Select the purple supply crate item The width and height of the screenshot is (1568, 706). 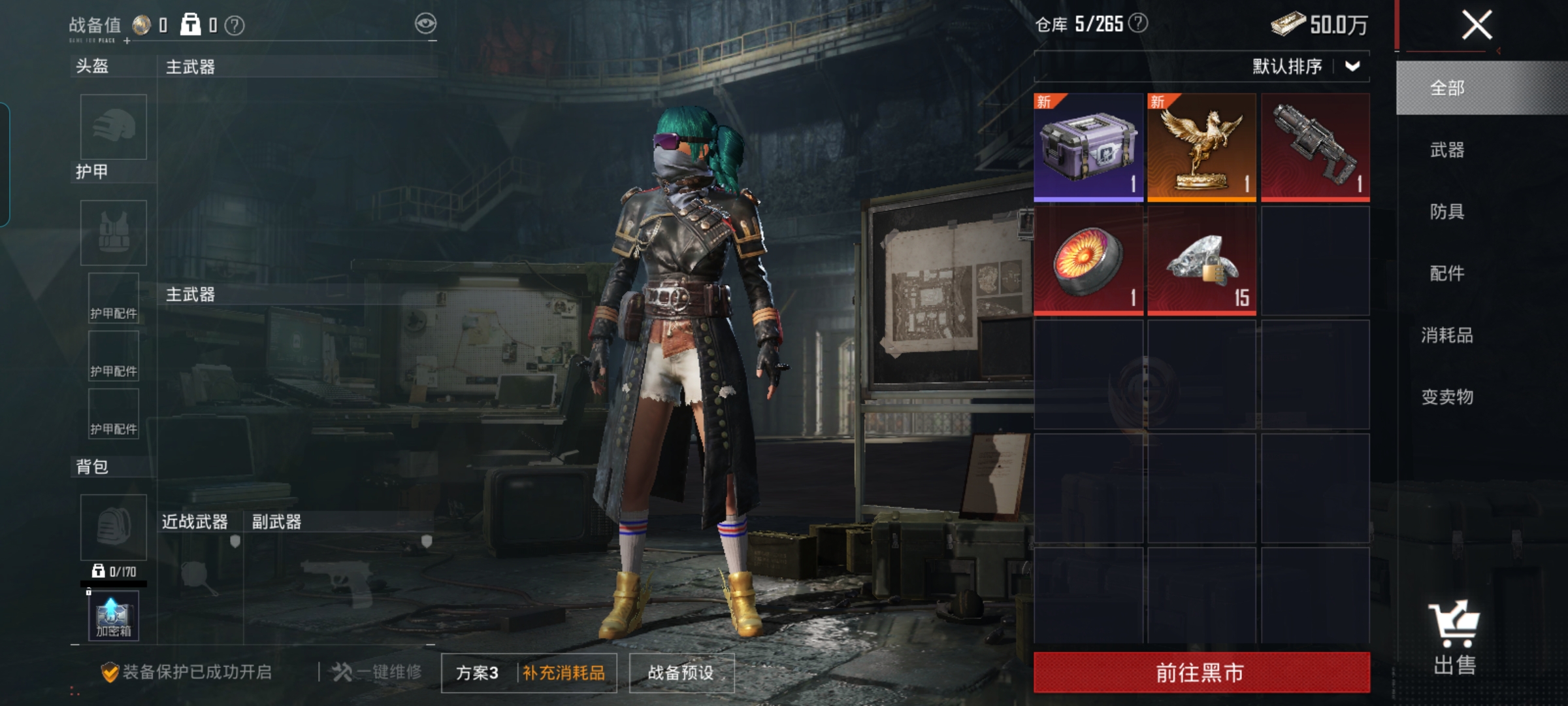[1088, 147]
